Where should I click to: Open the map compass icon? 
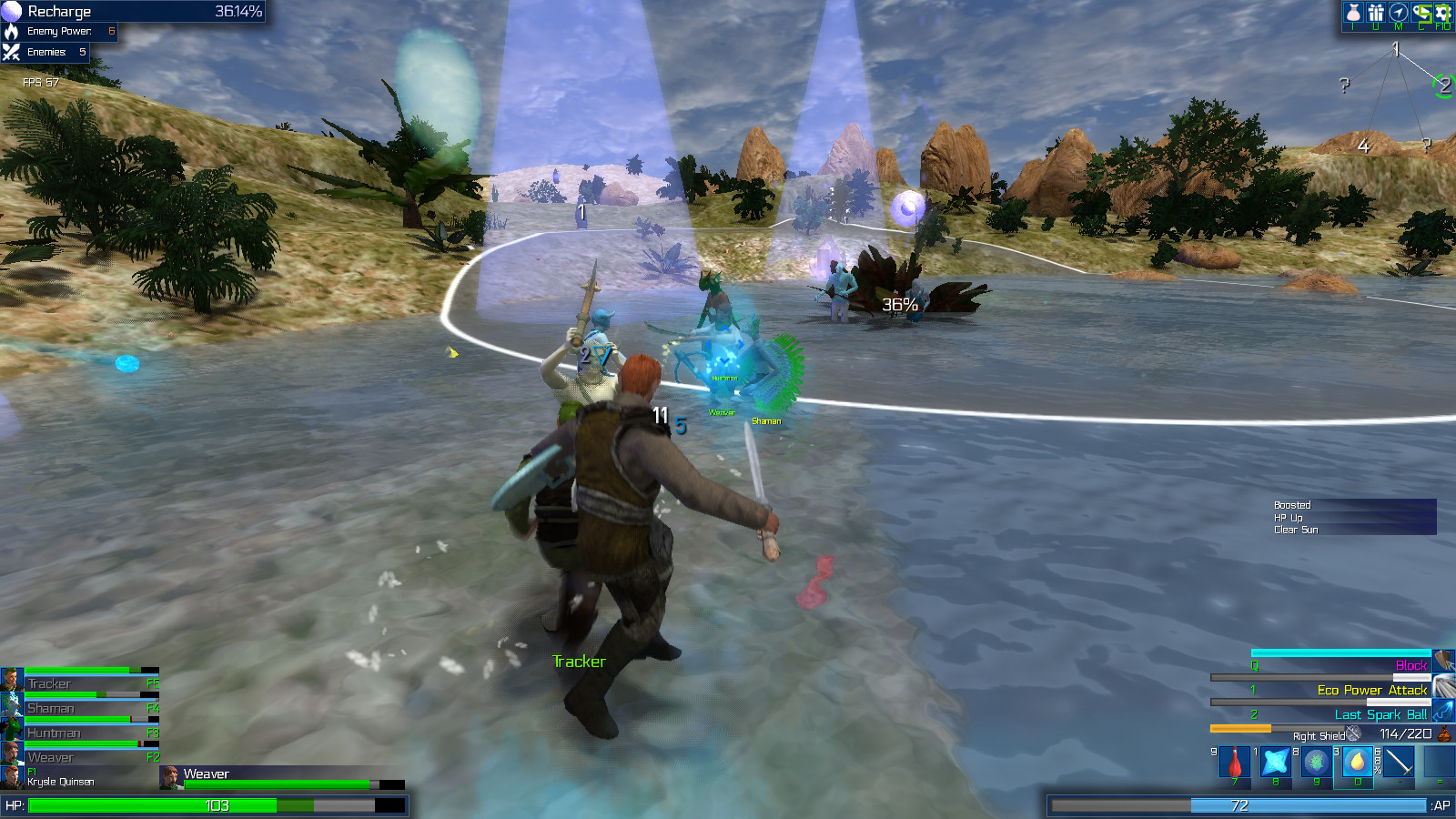coord(1399,12)
